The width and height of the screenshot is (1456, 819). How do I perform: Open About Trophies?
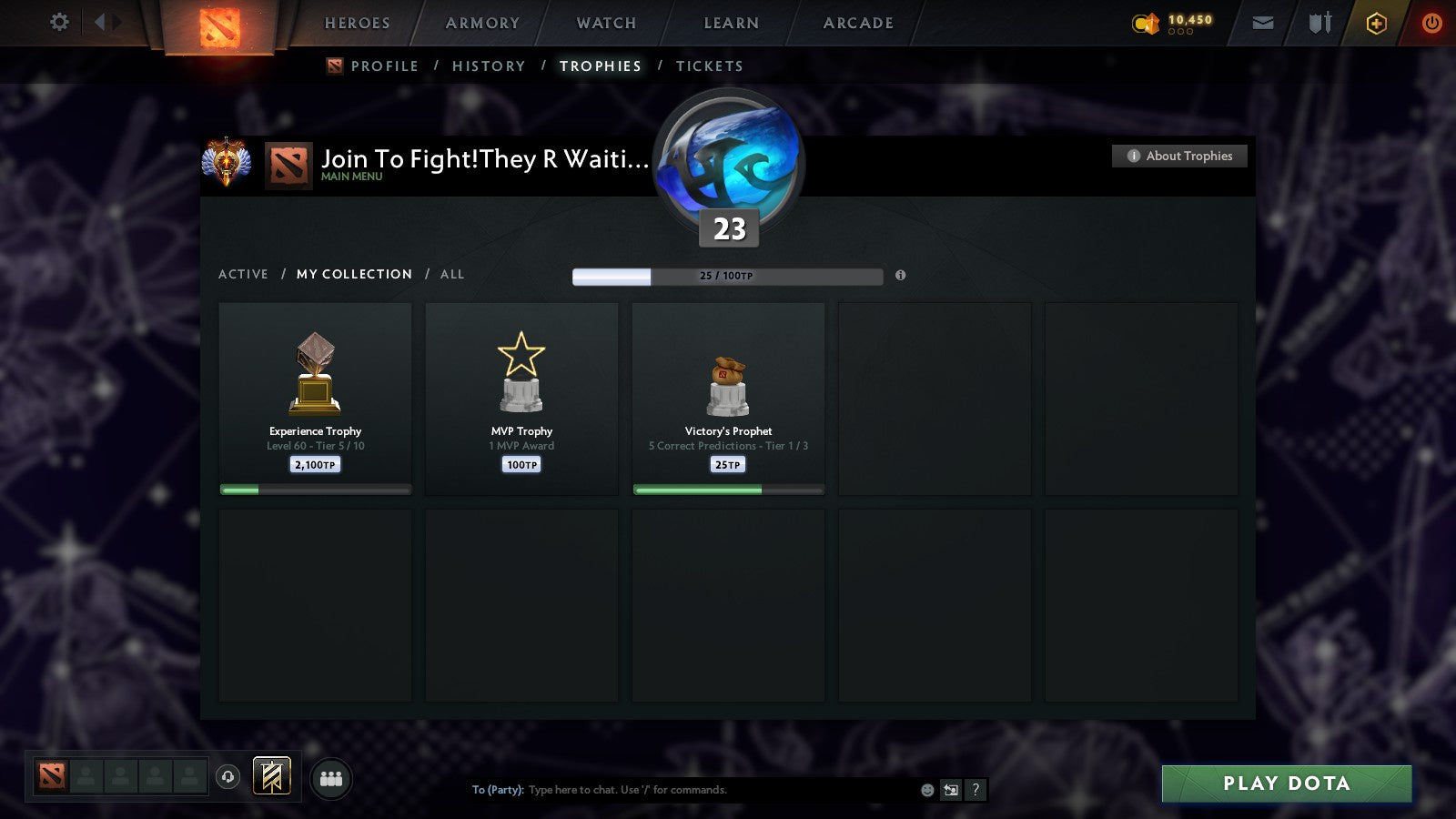tap(1179, 156)
